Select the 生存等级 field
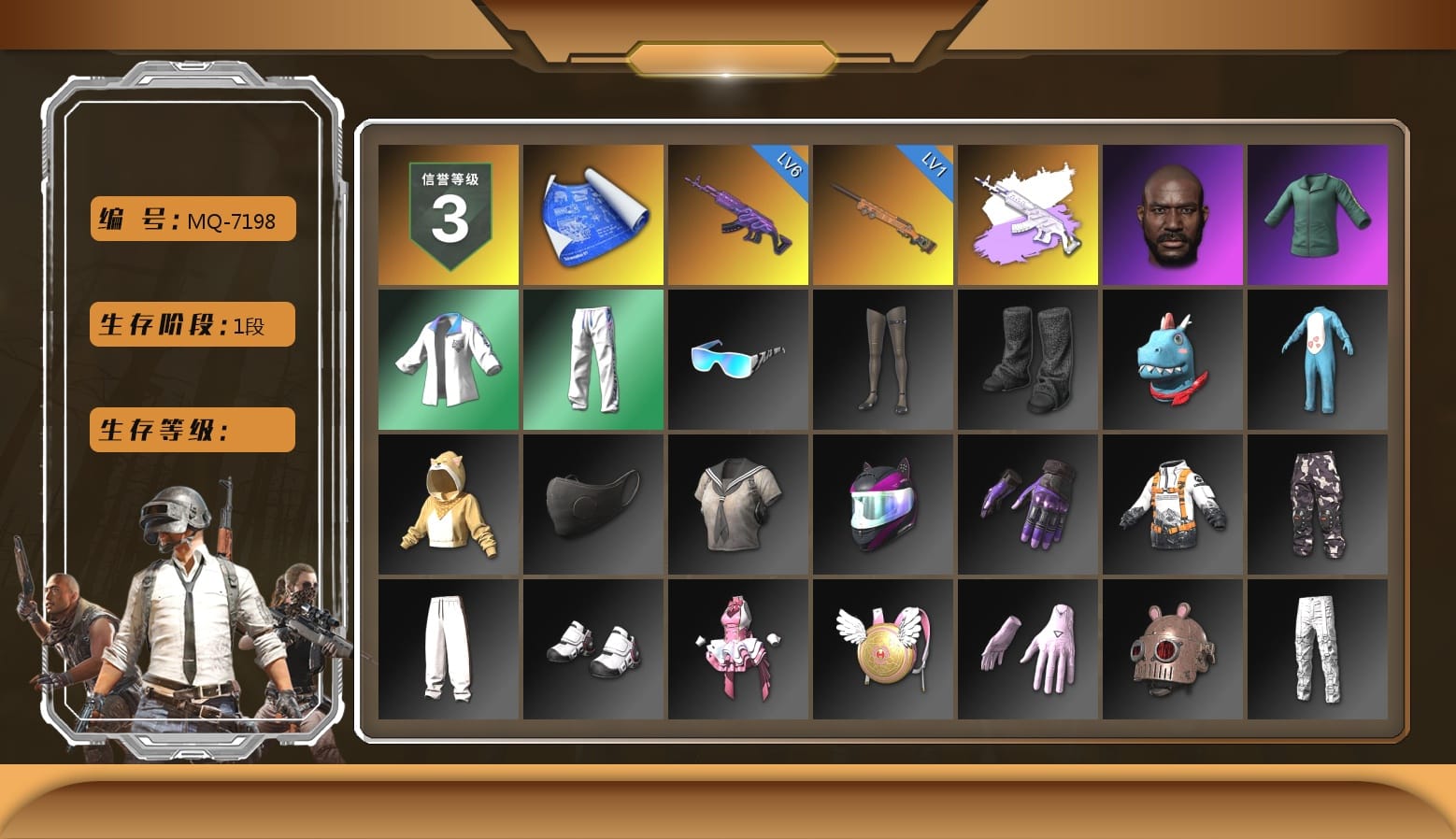This screenshot has width=1456, height=839. pos(191,430)
